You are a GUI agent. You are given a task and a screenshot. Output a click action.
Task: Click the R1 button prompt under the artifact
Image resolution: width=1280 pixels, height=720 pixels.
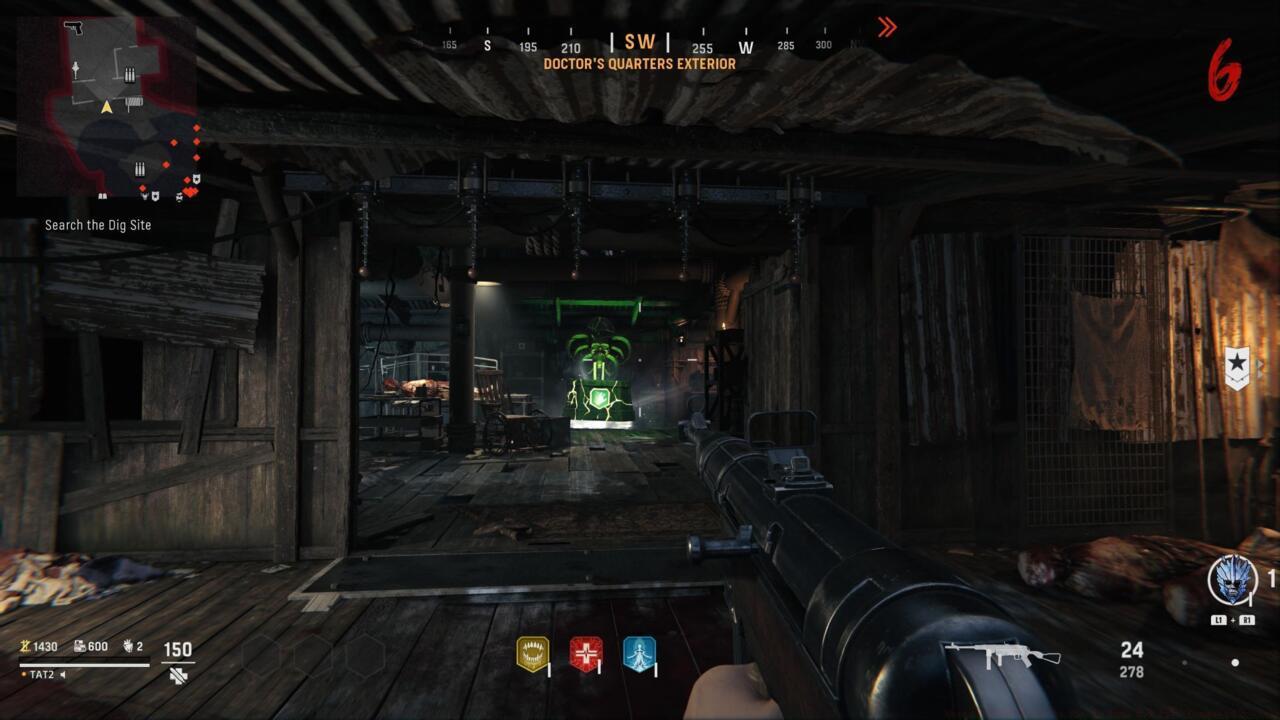point(1248,619)
